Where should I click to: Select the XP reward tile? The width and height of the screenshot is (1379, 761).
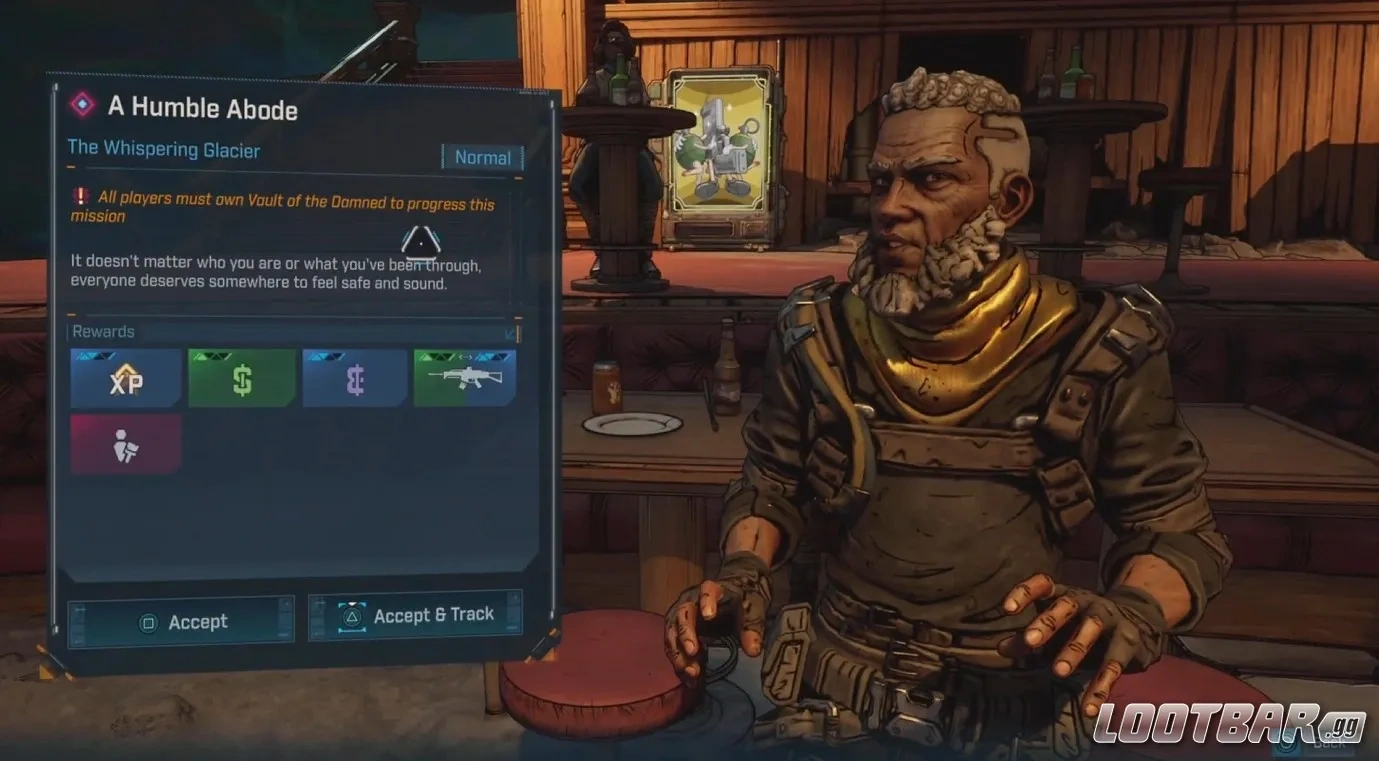pyautogui.click(x=126, y=378)
